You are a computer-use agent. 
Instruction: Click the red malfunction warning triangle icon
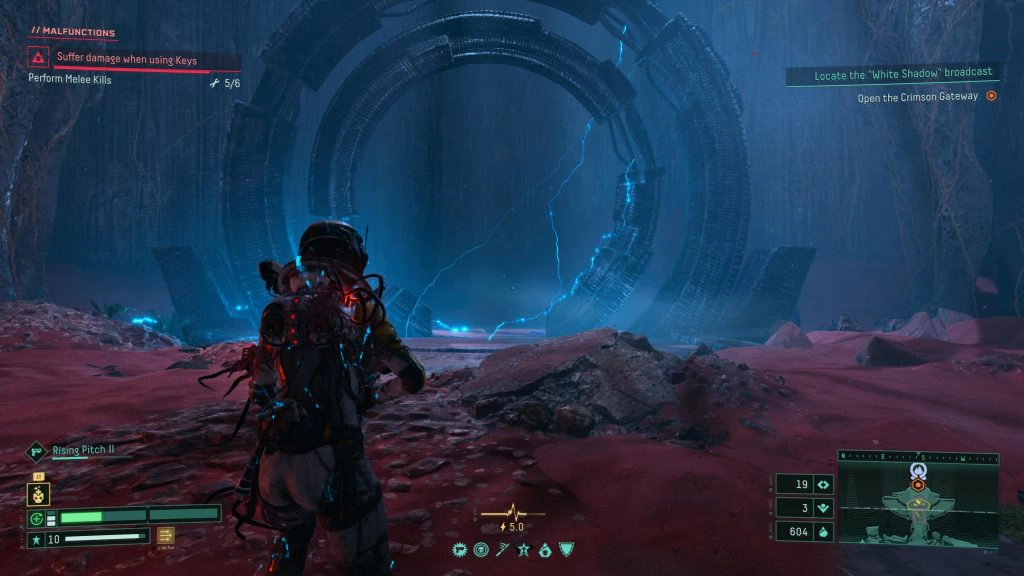[40, 60]
